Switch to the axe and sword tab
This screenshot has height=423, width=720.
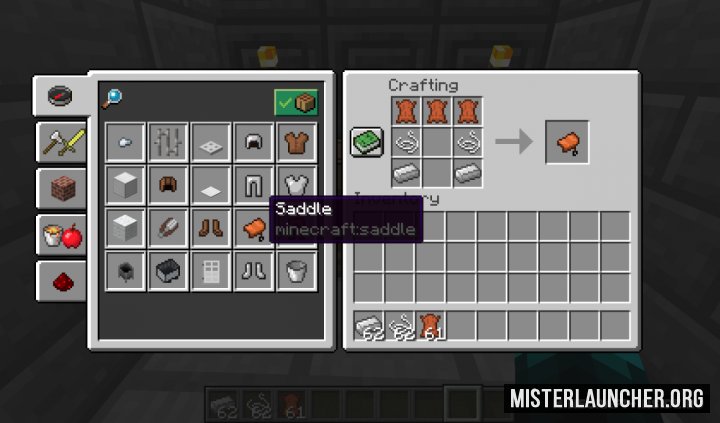pyautogui.click(x=60, y=142)
